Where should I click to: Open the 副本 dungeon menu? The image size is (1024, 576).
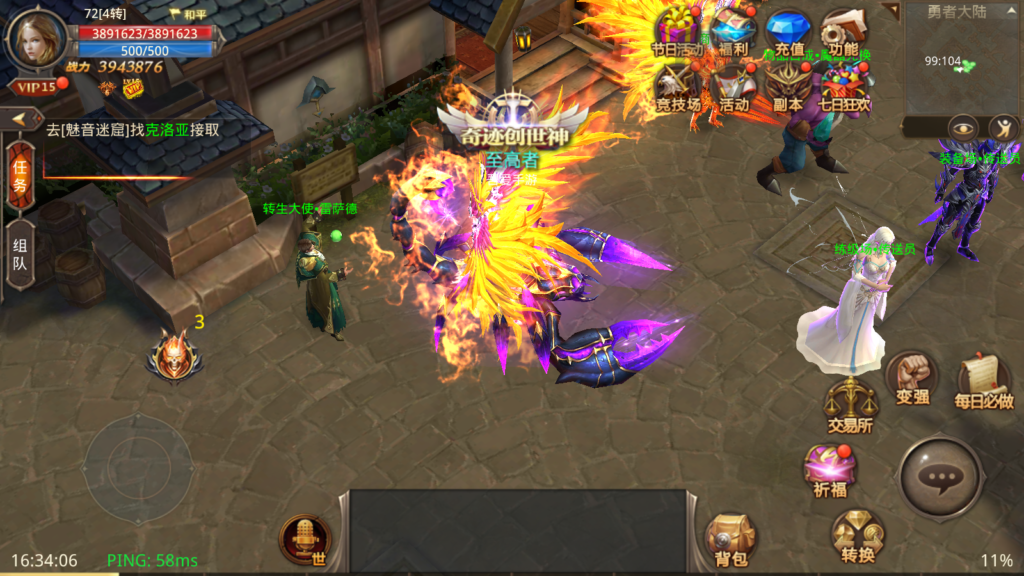[x=788, y=85]
